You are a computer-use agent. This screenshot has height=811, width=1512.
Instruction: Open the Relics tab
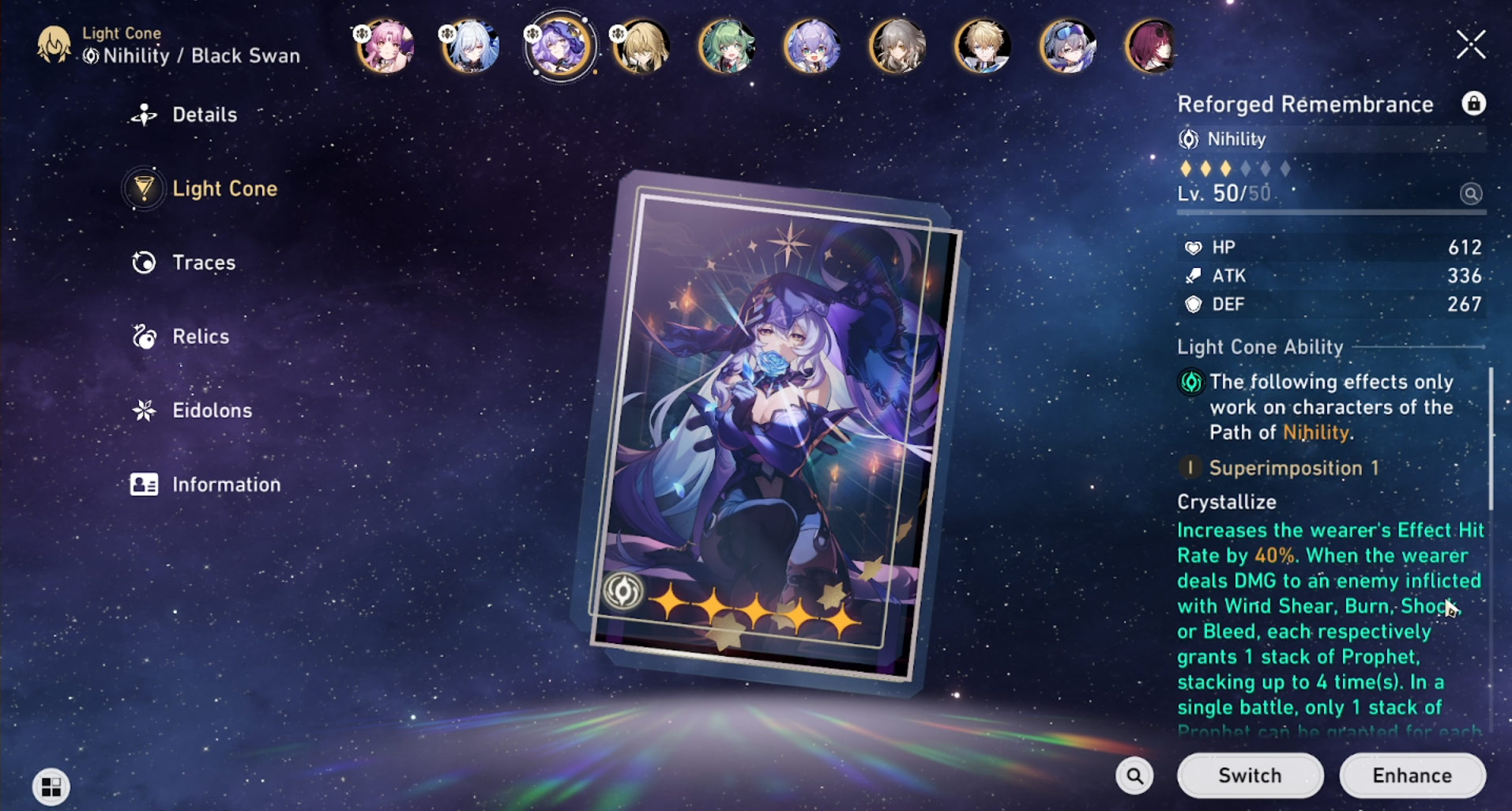(x=200, y=337)
